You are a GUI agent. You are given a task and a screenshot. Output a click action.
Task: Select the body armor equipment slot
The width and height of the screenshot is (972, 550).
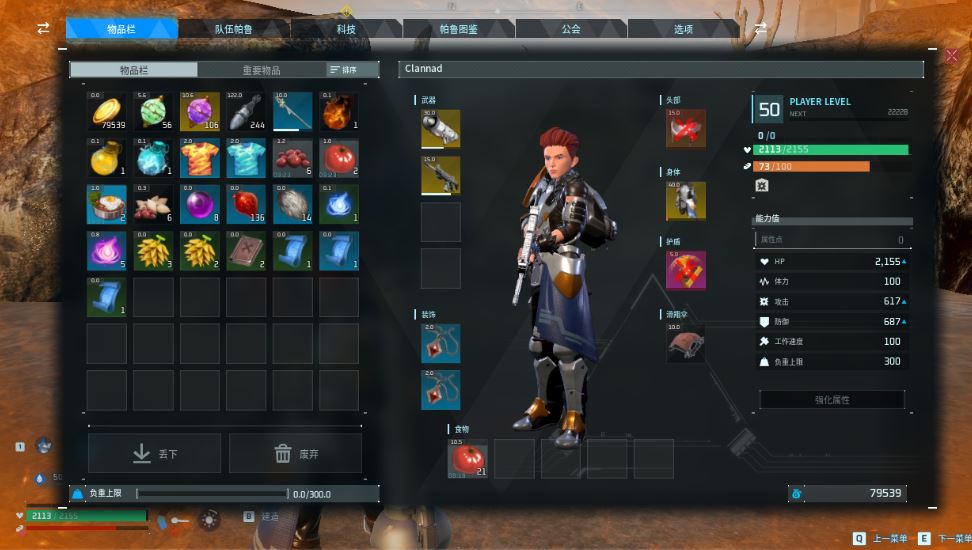(x=686, y=201)
